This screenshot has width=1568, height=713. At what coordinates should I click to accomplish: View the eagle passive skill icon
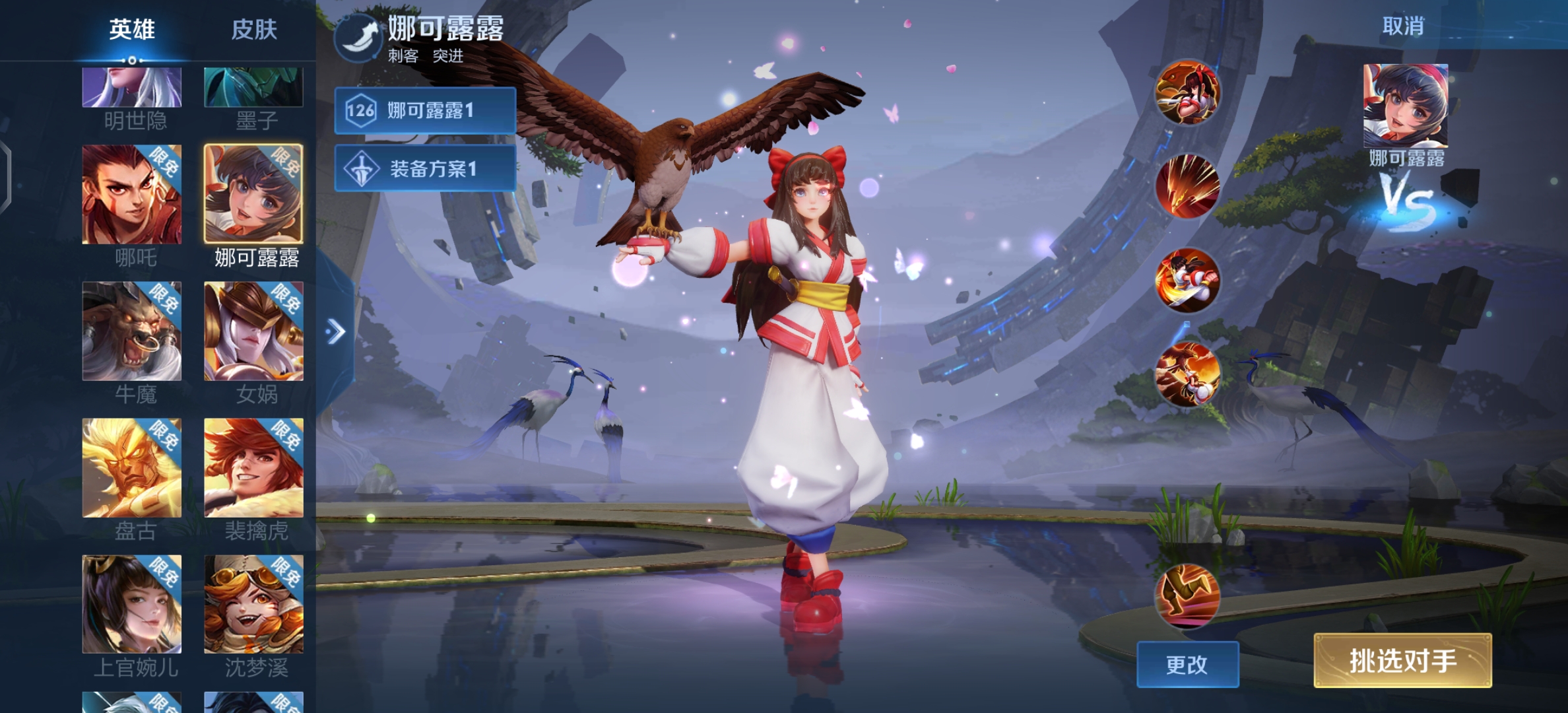coord(1187,92)
